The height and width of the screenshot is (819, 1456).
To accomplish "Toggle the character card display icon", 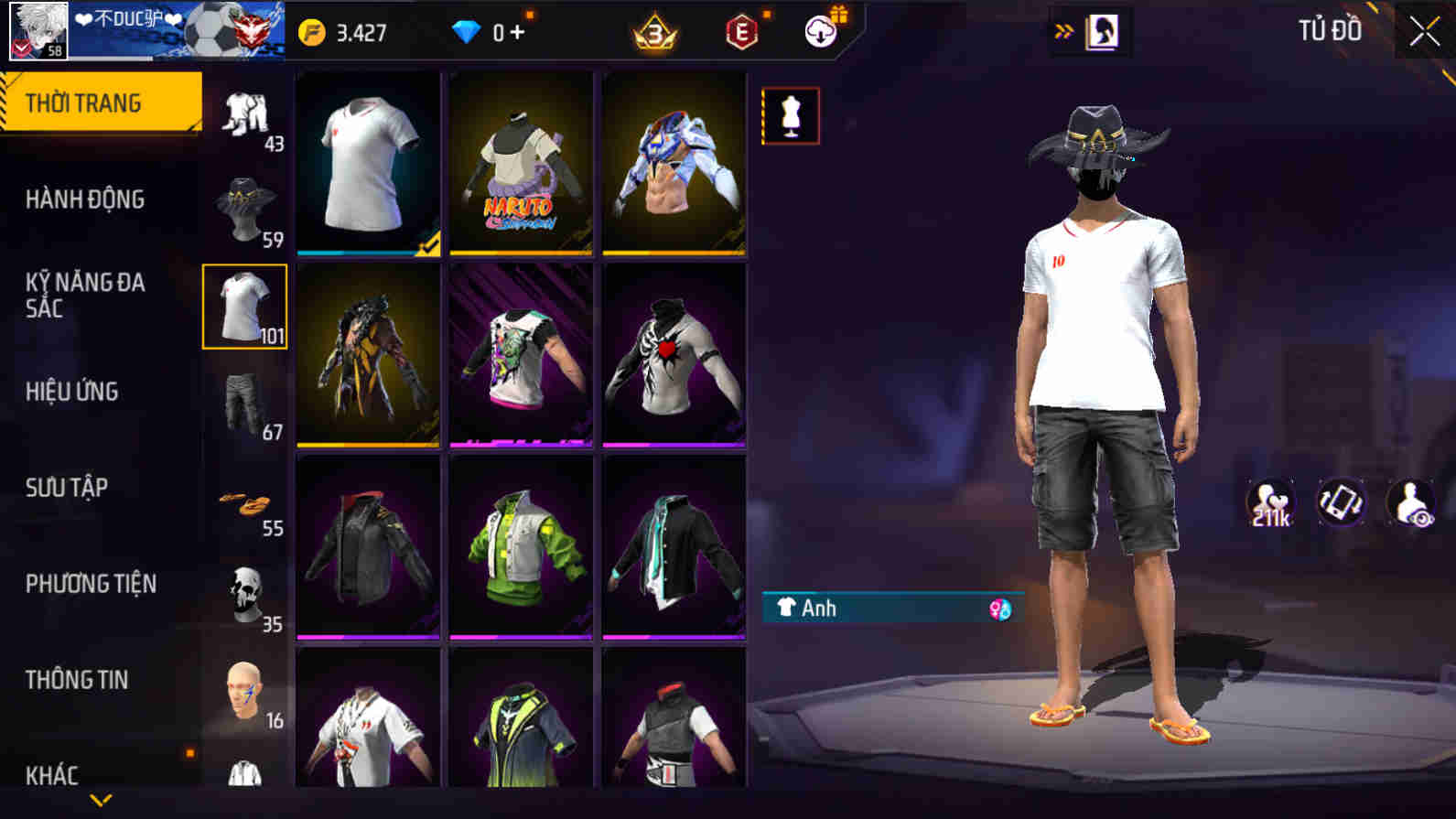I will click(1342, 501).
